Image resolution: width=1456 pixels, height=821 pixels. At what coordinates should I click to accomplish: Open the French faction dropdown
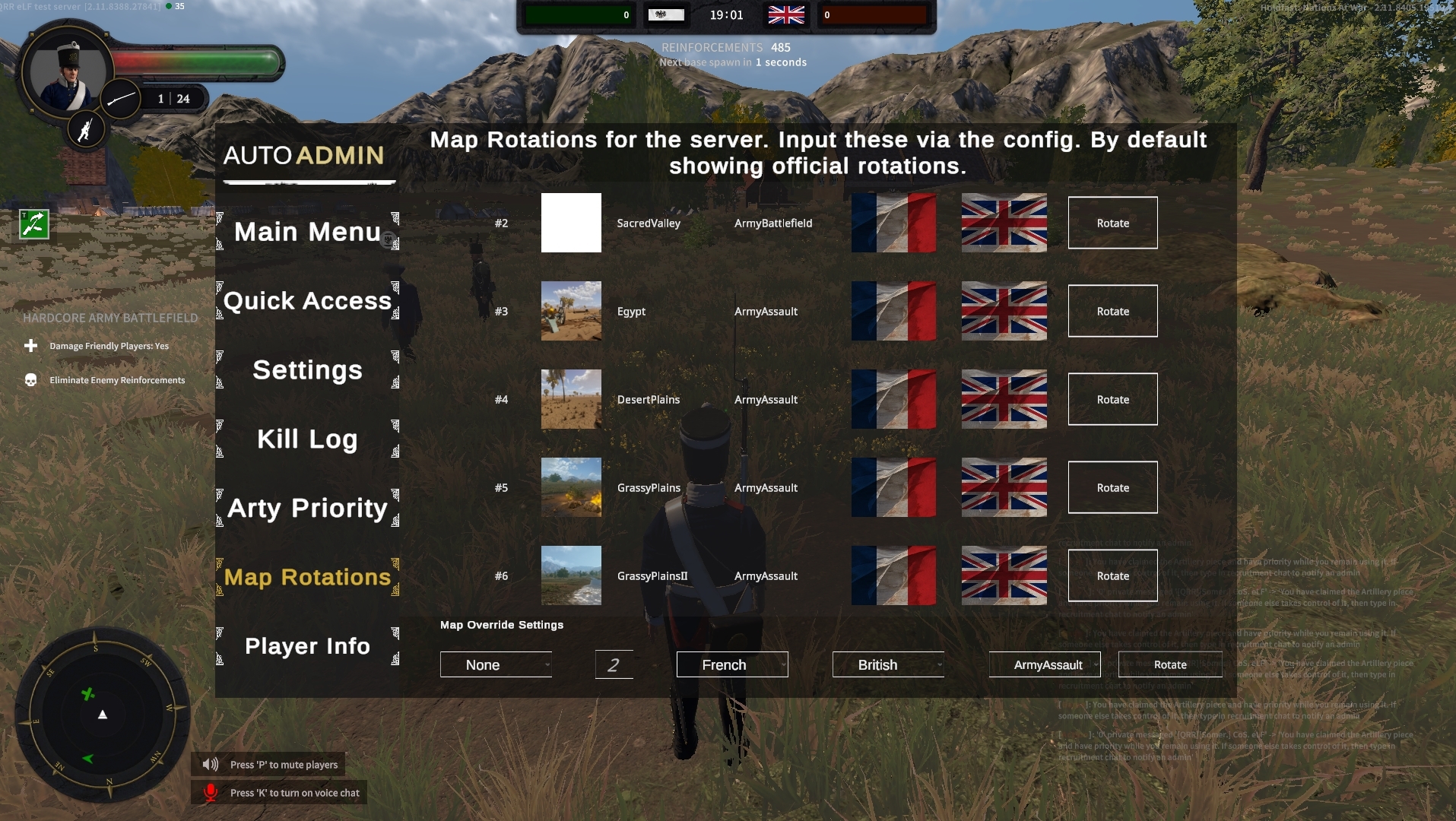click(732, 665)
